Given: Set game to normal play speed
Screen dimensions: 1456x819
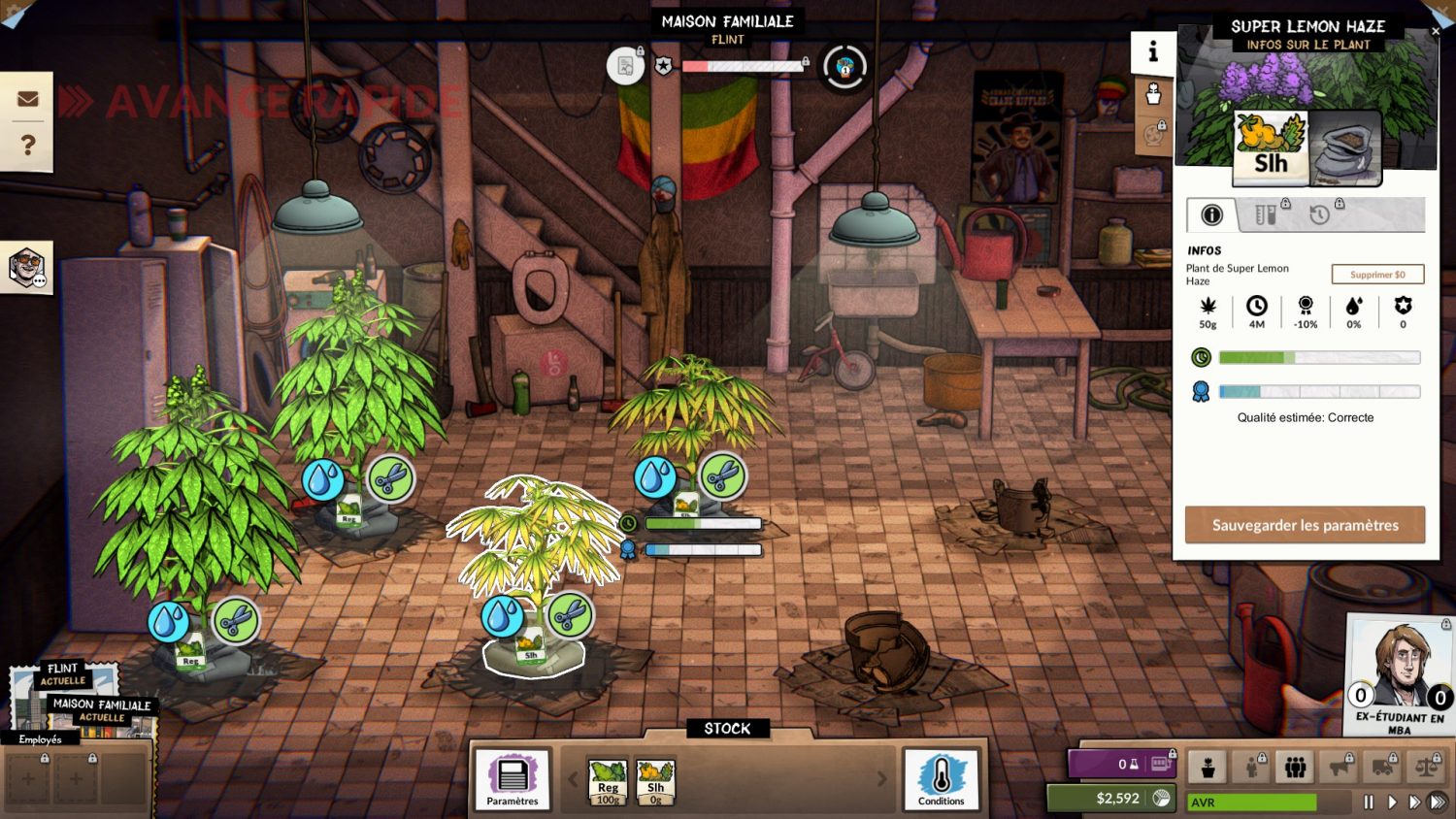Looking at the screenshot, I should (x=1392, y=803).
